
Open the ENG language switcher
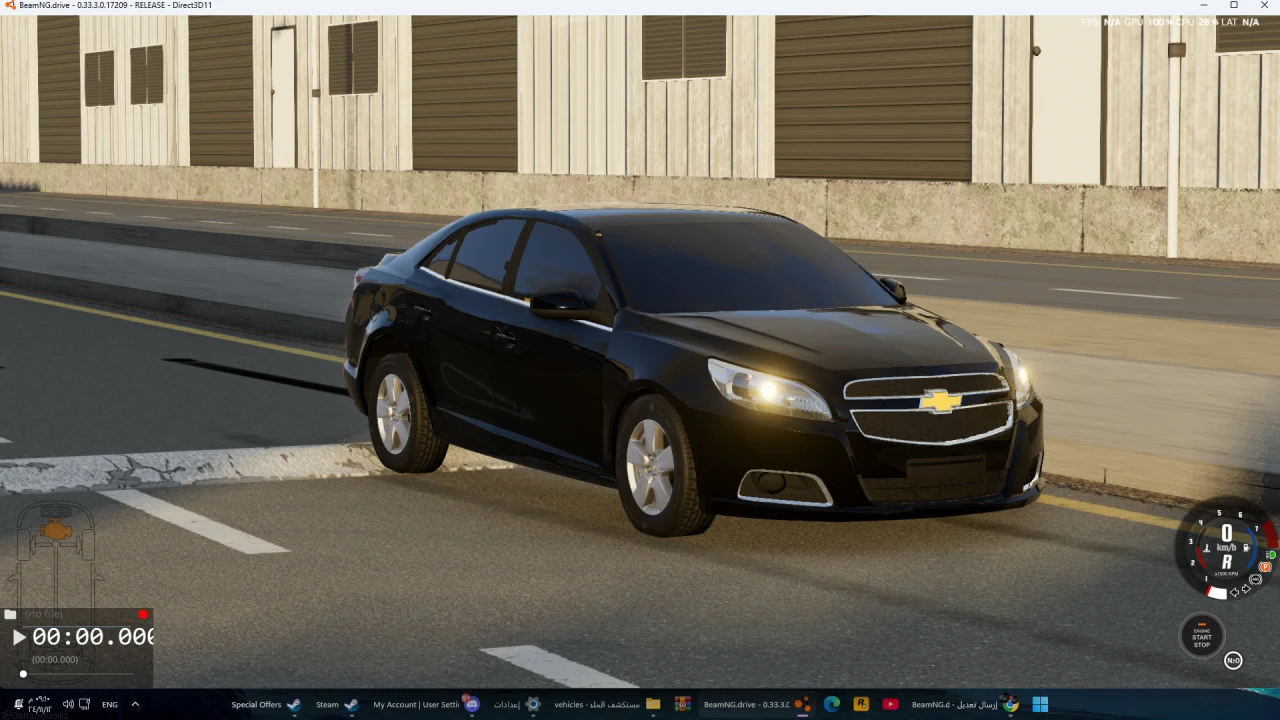pyautogui.click(x=110, y=704)
